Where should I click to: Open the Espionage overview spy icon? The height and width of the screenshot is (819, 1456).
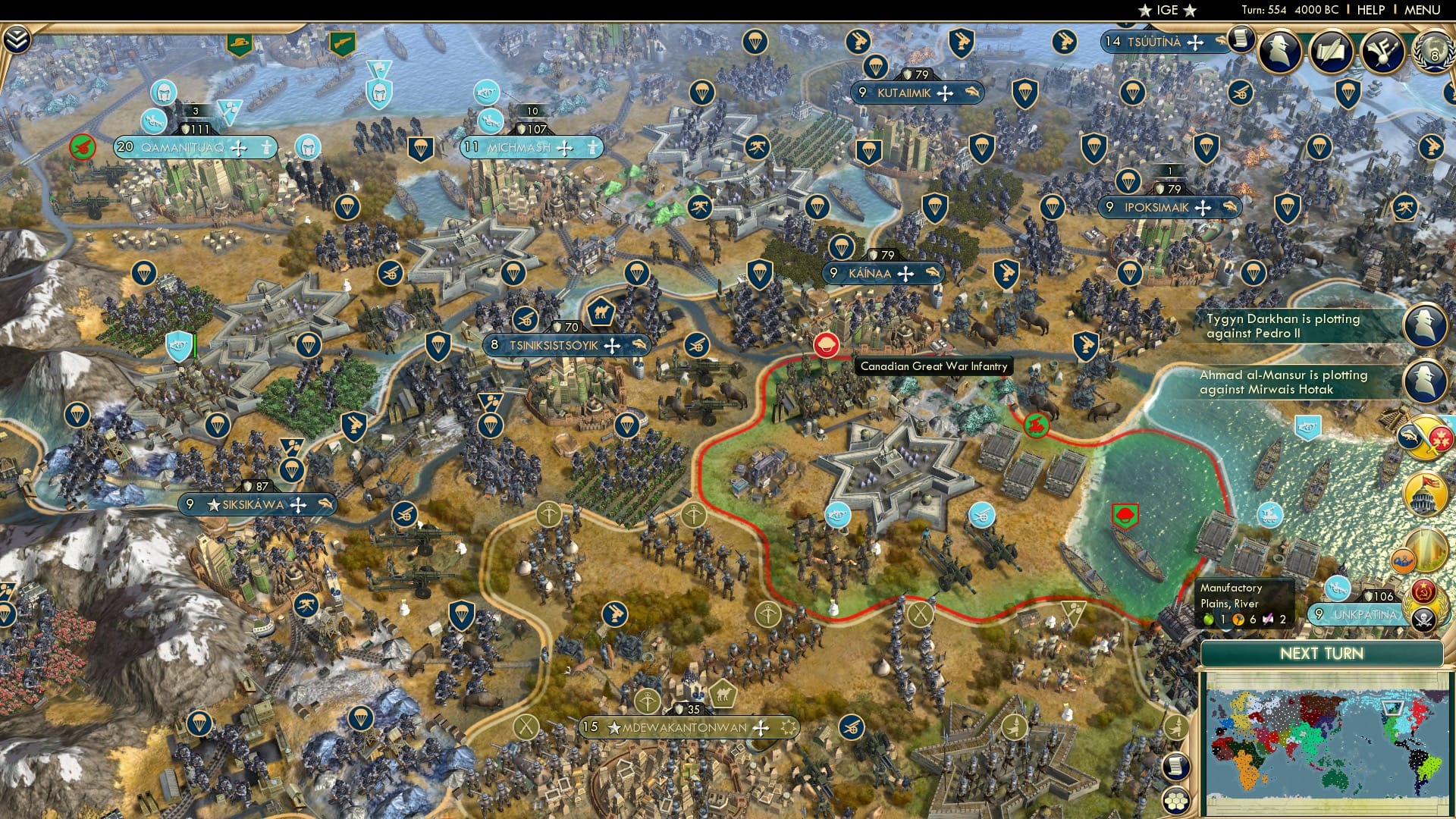(x=1279, y=49)
